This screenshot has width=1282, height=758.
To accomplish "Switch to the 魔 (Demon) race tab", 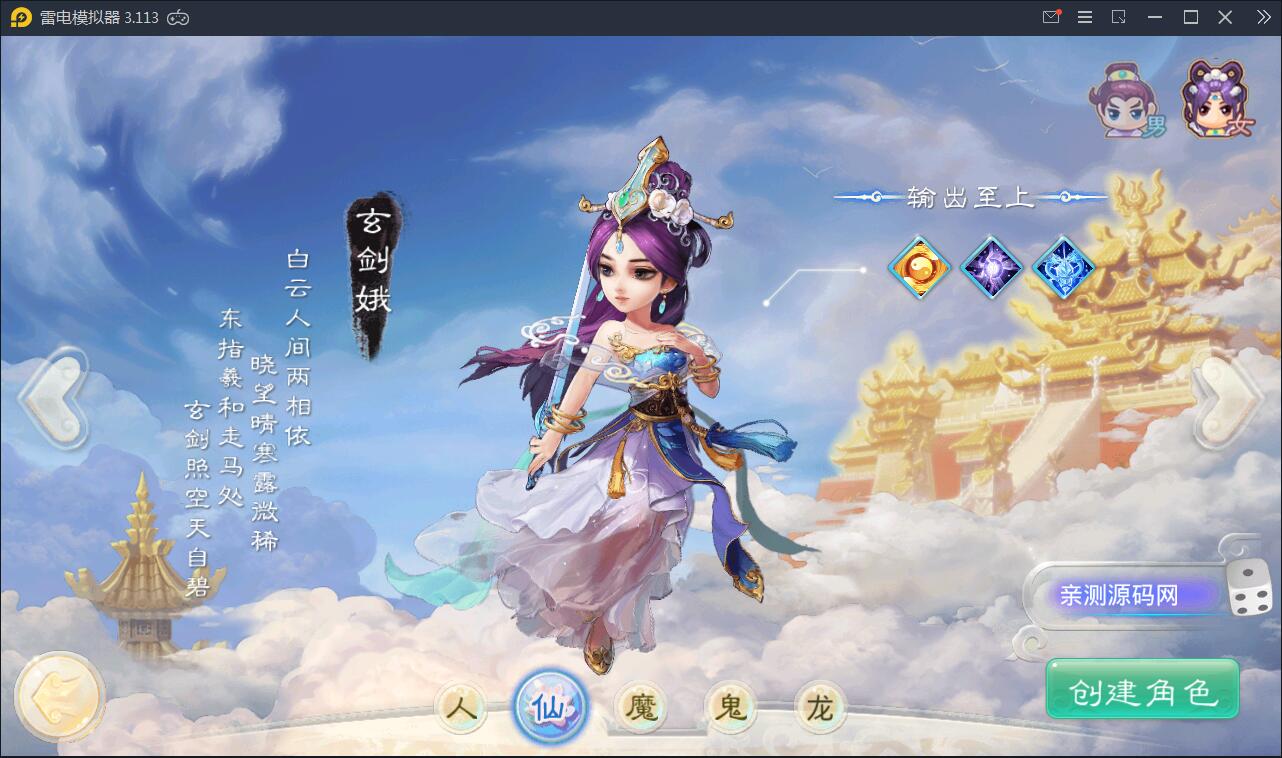I will click(x=640, y=705).
